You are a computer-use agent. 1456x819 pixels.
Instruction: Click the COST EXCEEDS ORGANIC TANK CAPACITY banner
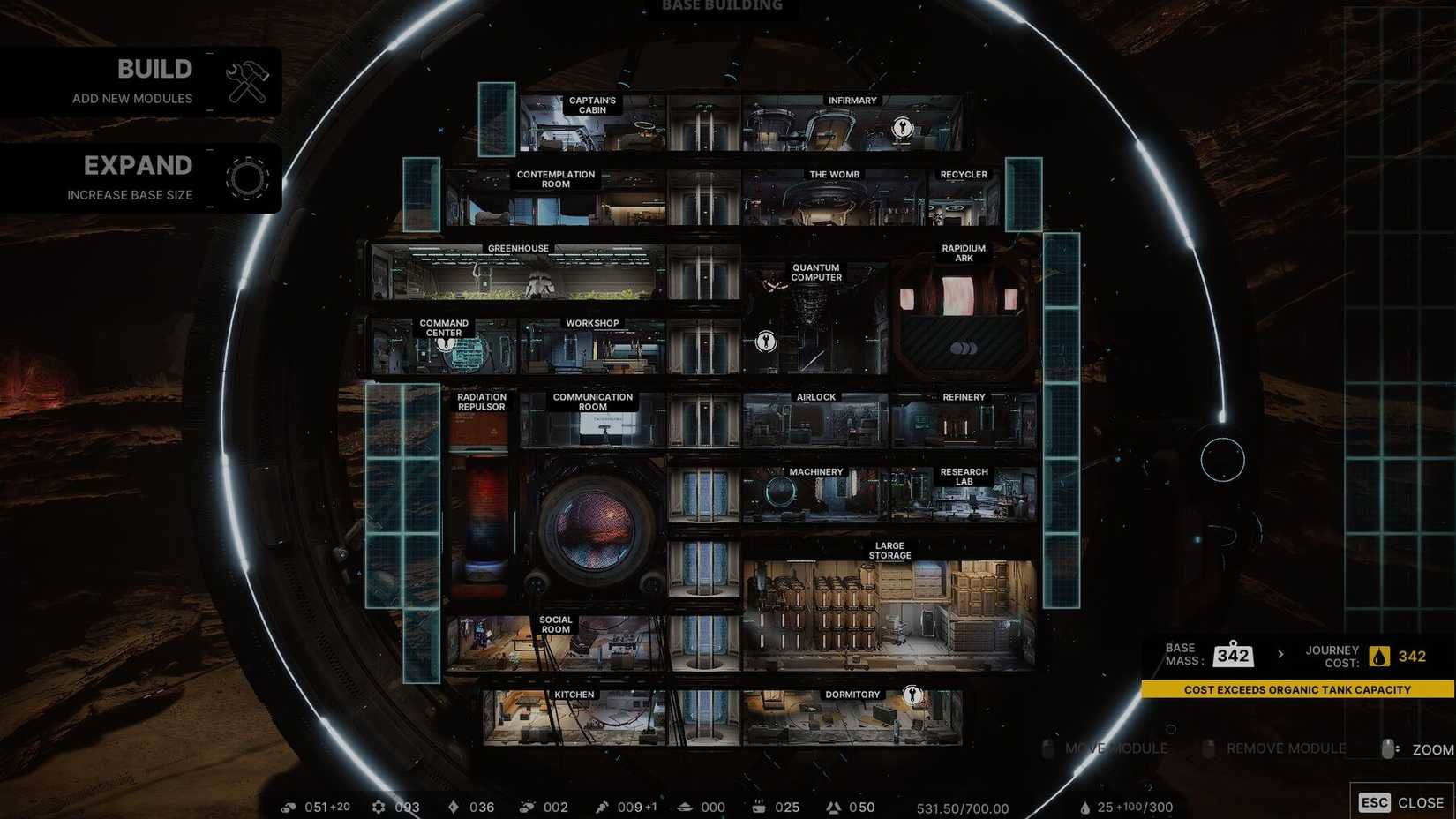[x=1297, y=689]
